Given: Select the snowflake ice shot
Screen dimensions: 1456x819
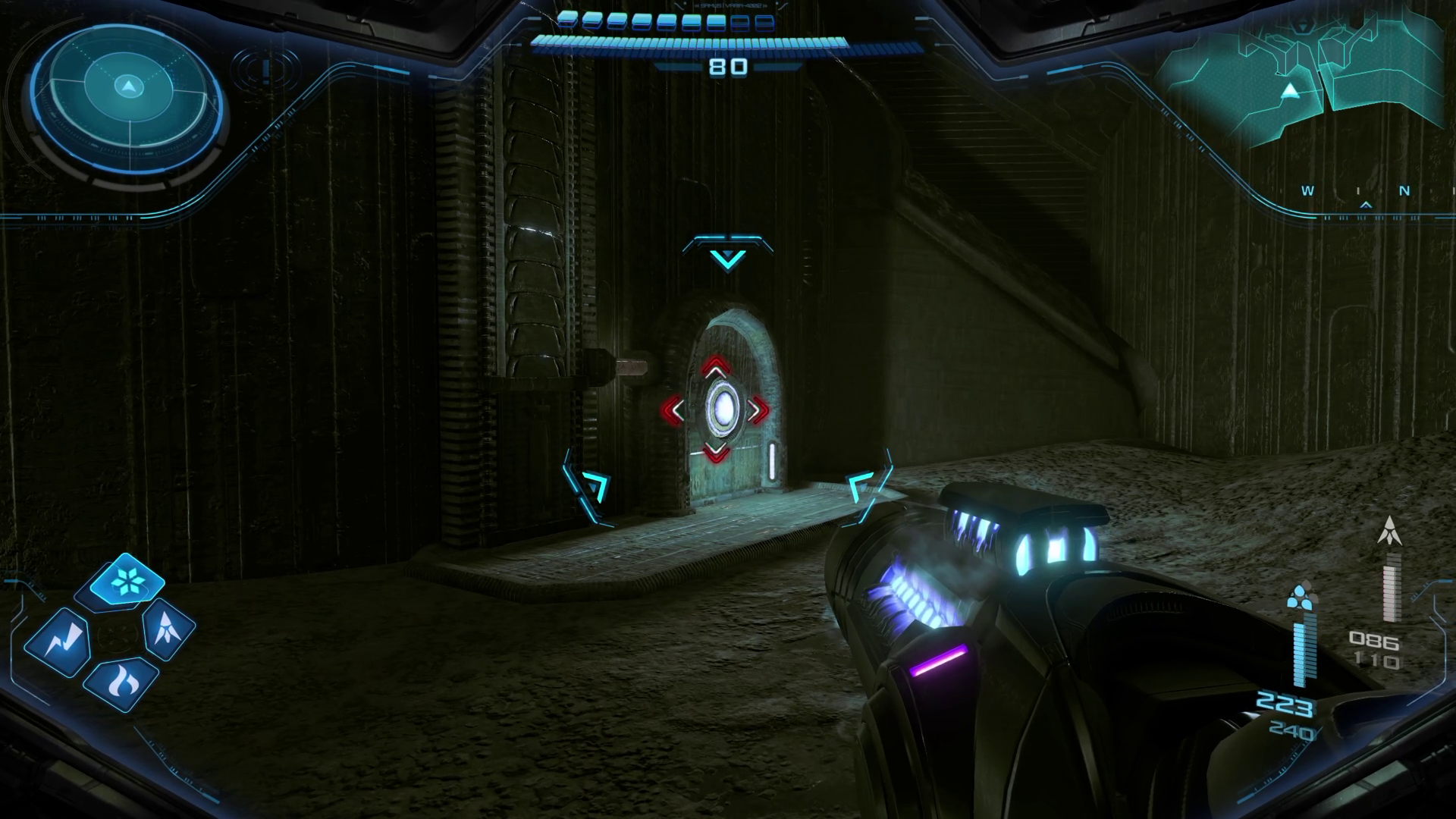Looking at the screenshot, I should [x=126, y=582].
